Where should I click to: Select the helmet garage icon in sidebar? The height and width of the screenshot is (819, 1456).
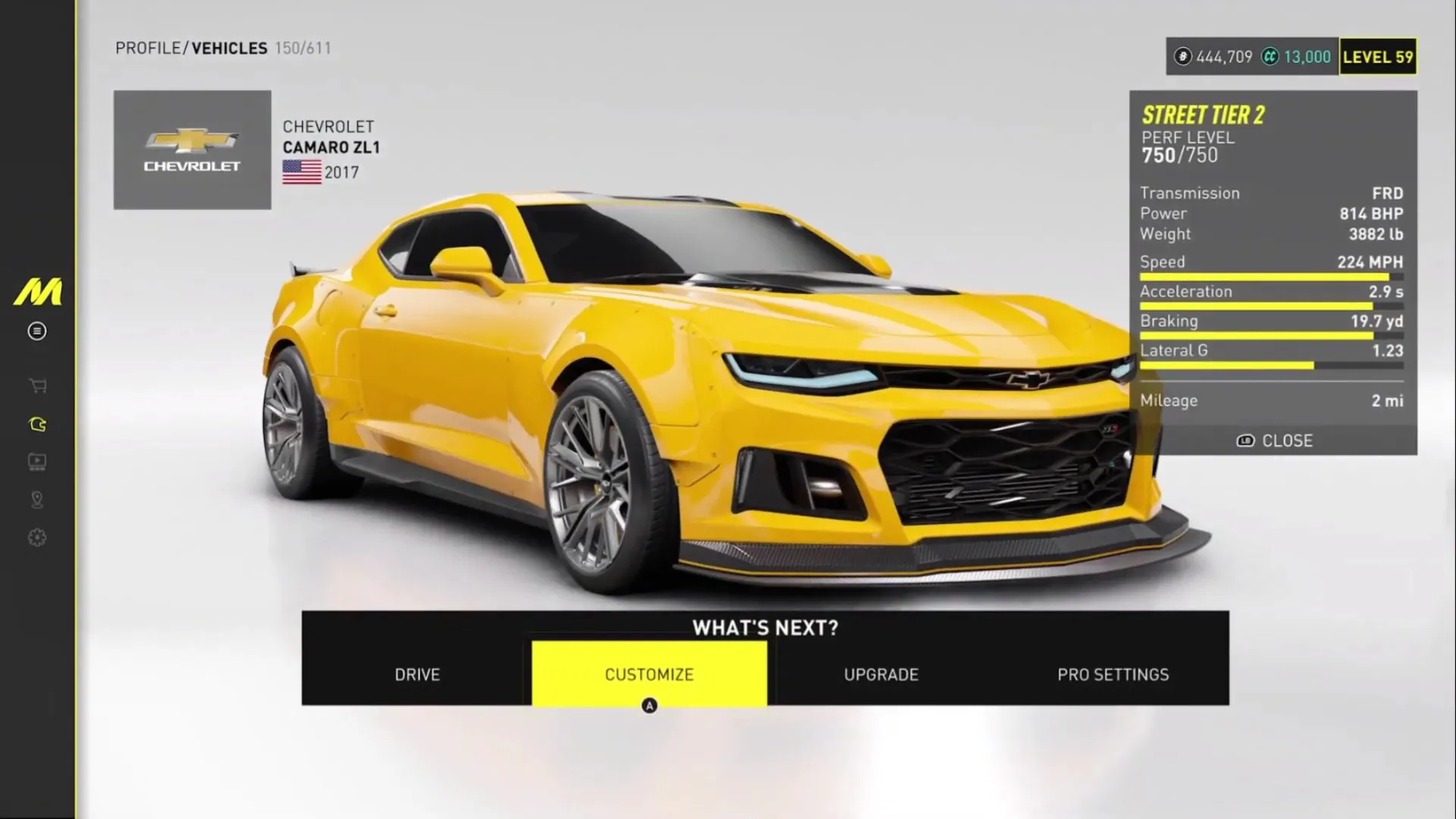tap(36, 424)
